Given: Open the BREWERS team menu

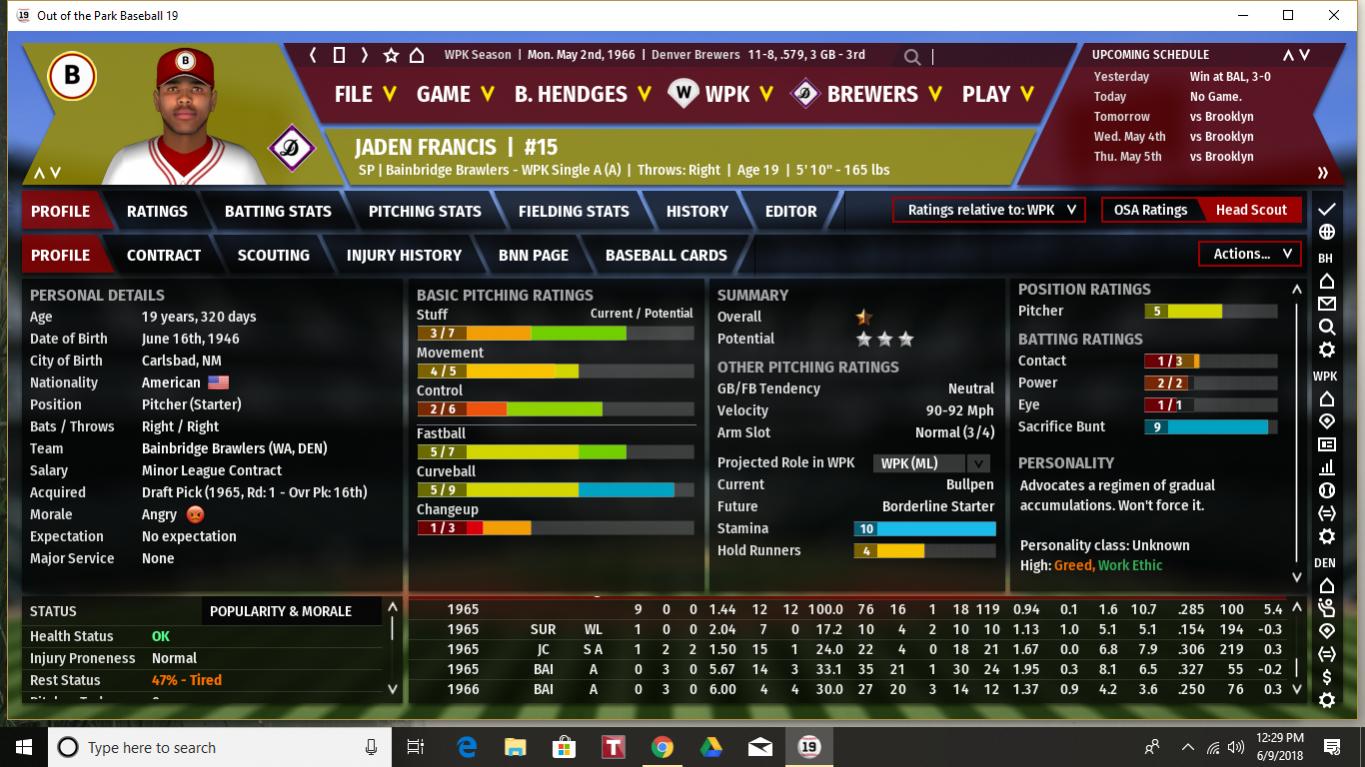Looking at the screenshot, I should pyautogui.click(x=868, y=94).
